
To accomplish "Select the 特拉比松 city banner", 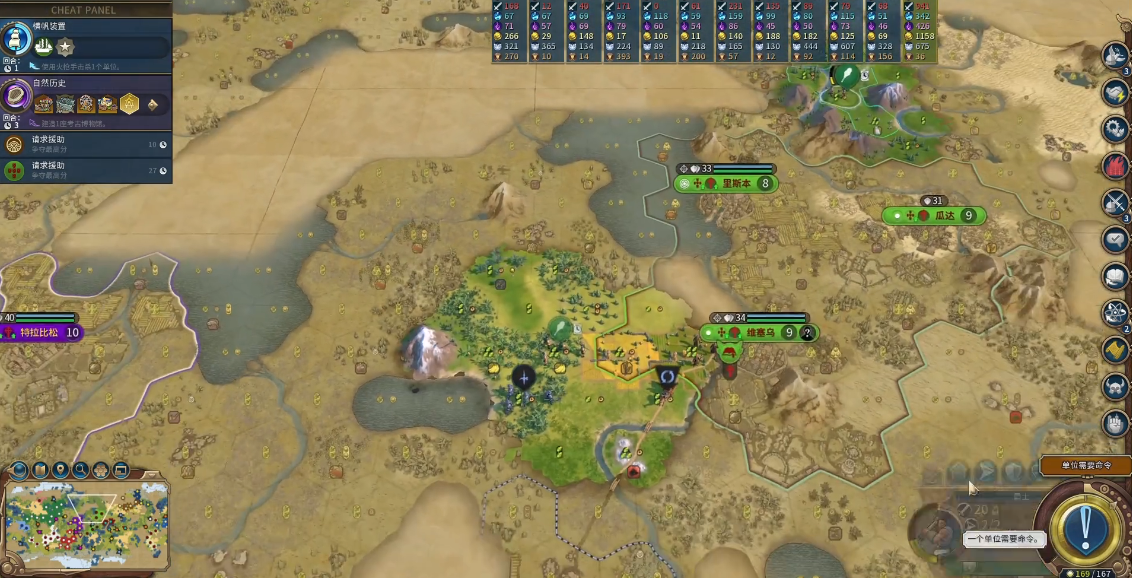I will click(x=42, y=332).
